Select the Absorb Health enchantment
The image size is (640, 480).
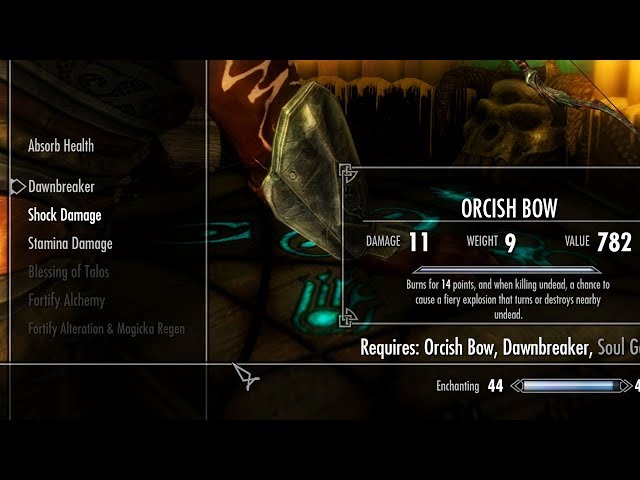pos(61,146)
